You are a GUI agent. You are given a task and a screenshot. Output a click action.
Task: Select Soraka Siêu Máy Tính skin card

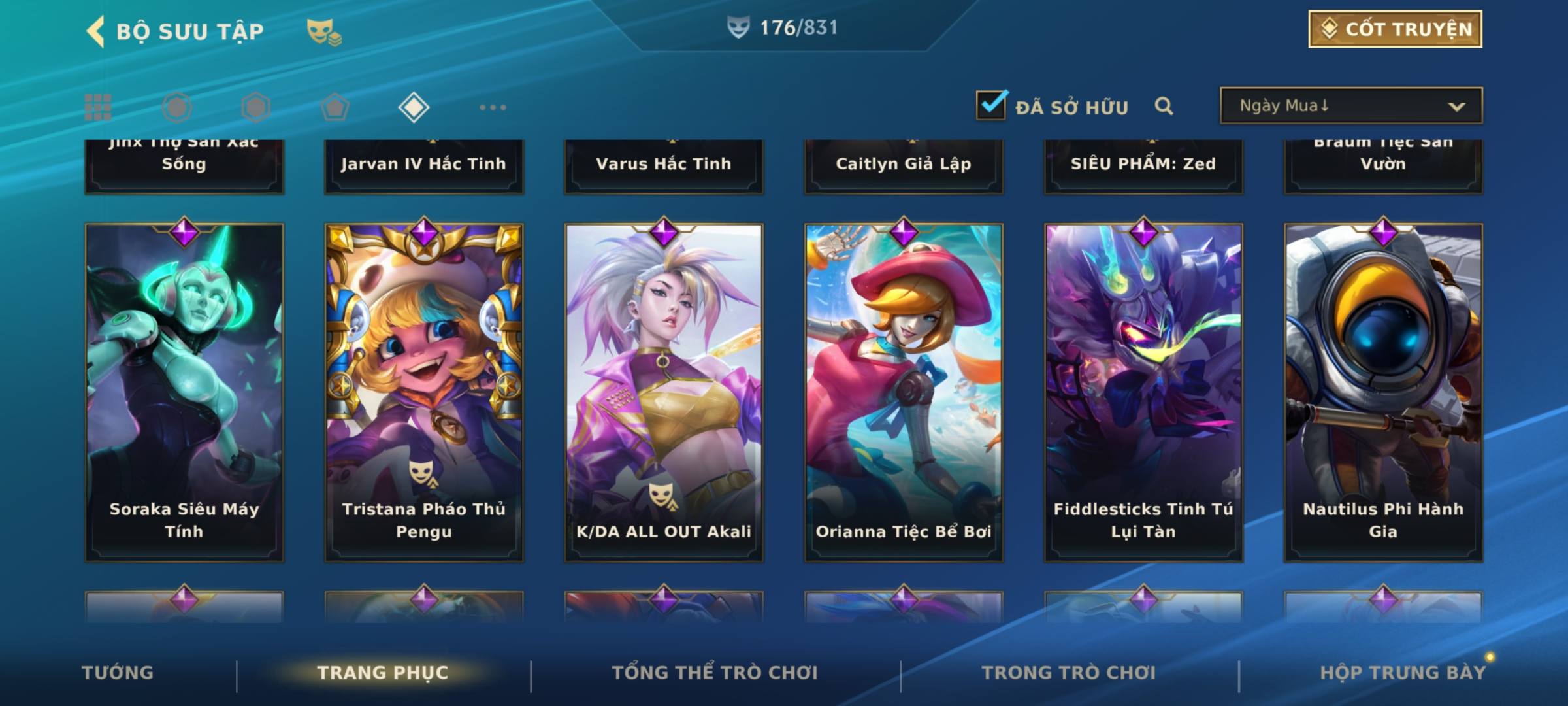click(184, 392)
